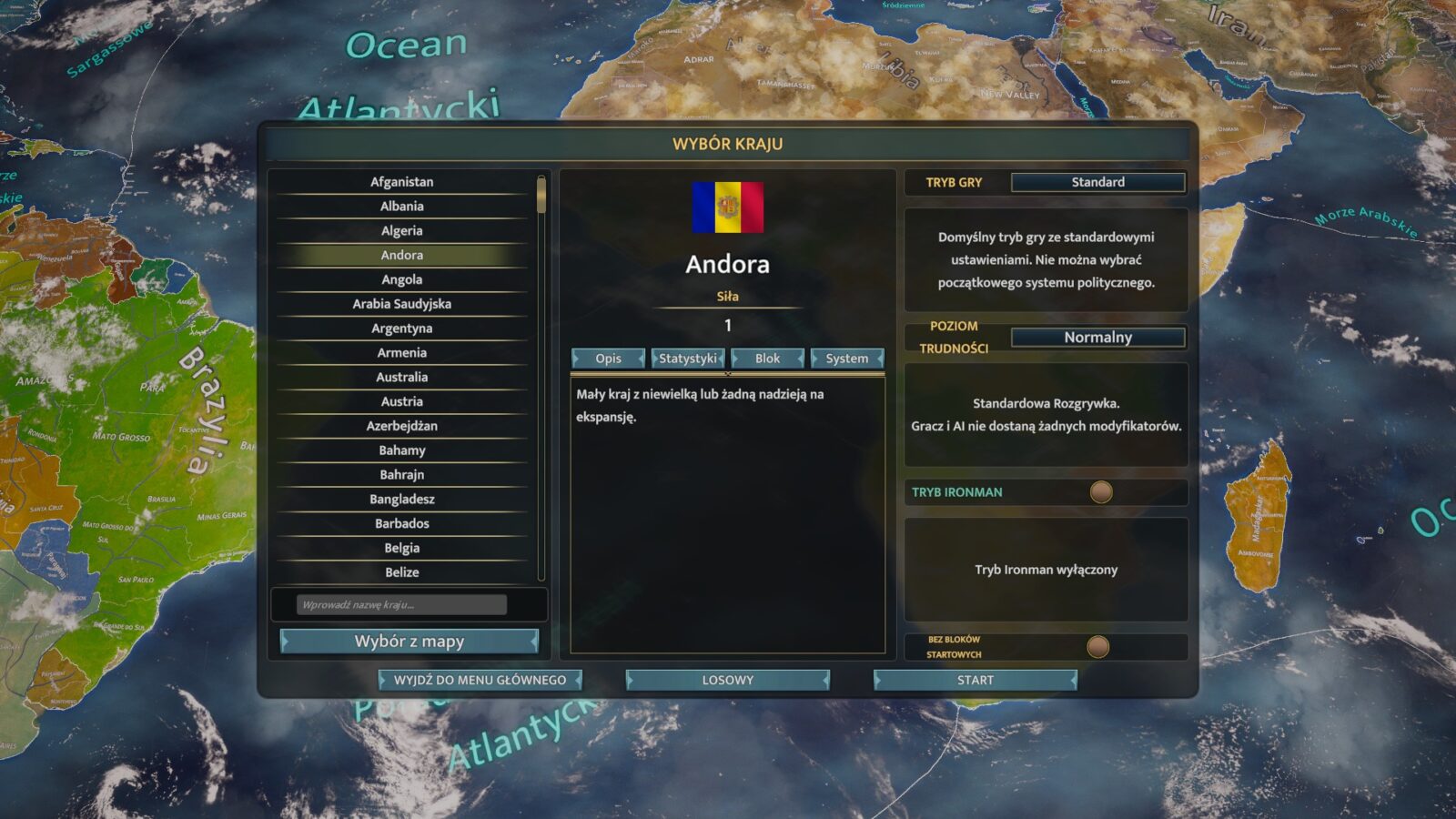
Task: Click Wyjdź do menu głównego
Action: [480, 680]
